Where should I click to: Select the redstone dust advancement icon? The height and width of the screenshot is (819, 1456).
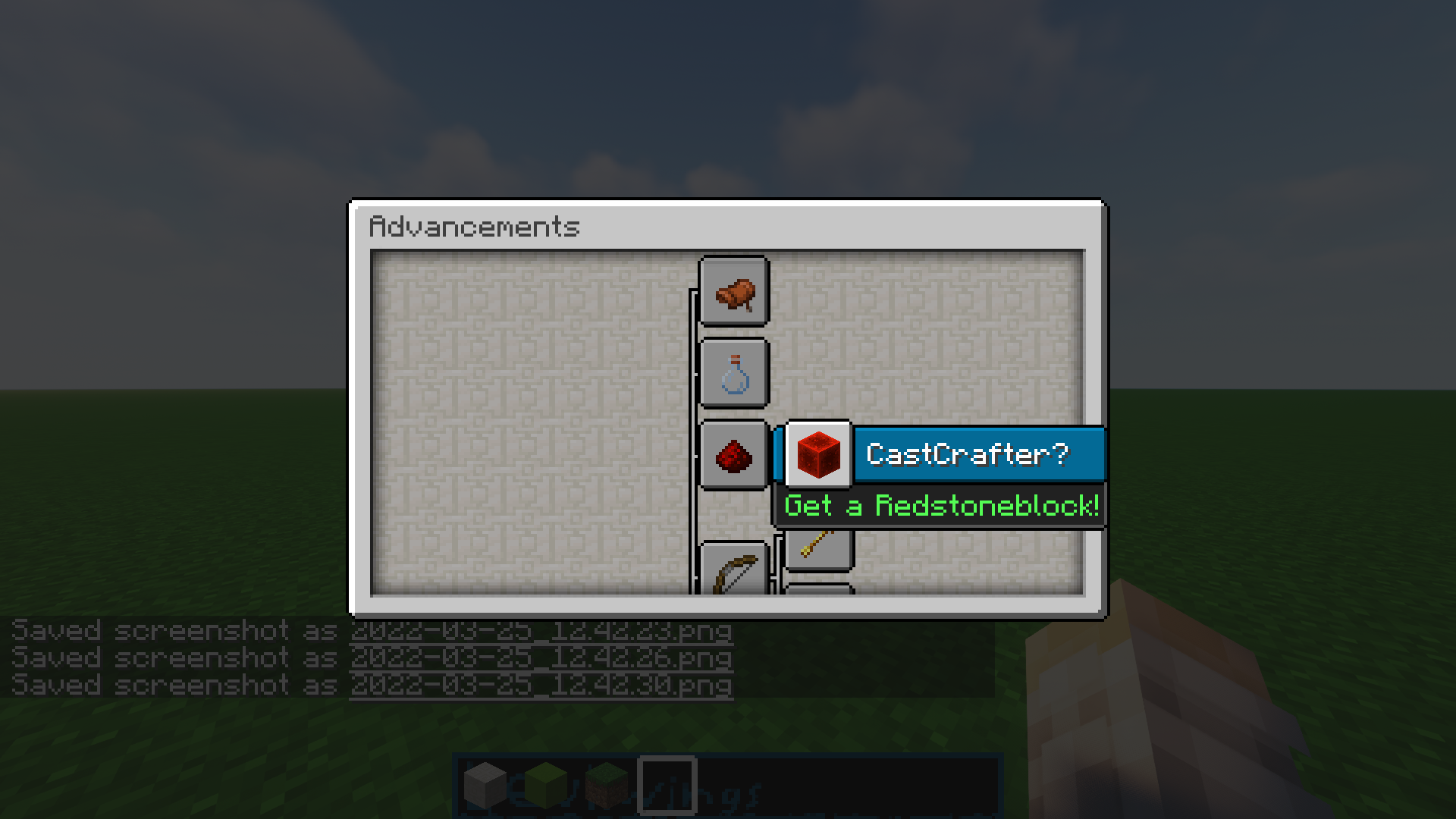[733, 455]
